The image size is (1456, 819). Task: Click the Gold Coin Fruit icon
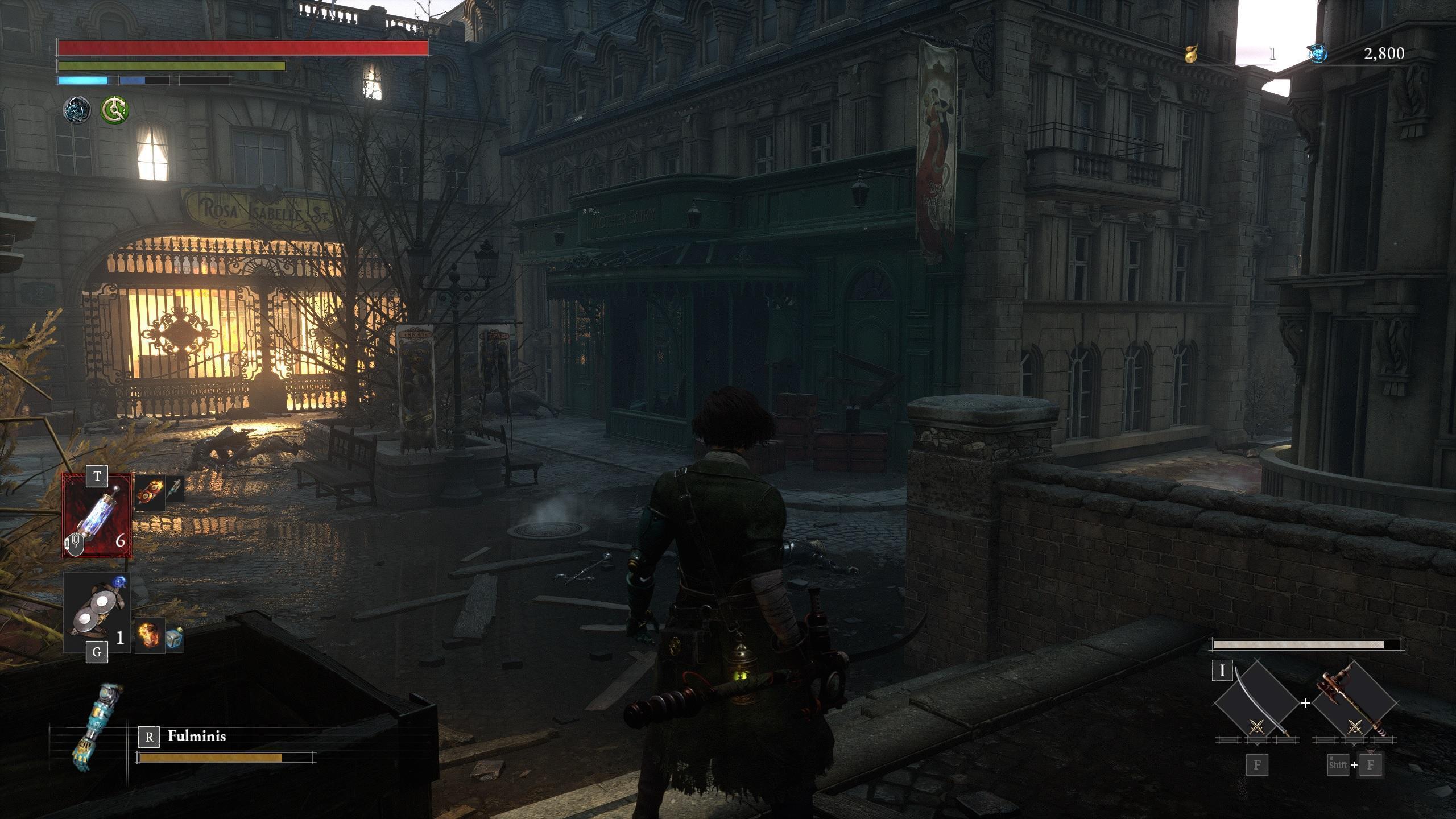point(1191,54)
